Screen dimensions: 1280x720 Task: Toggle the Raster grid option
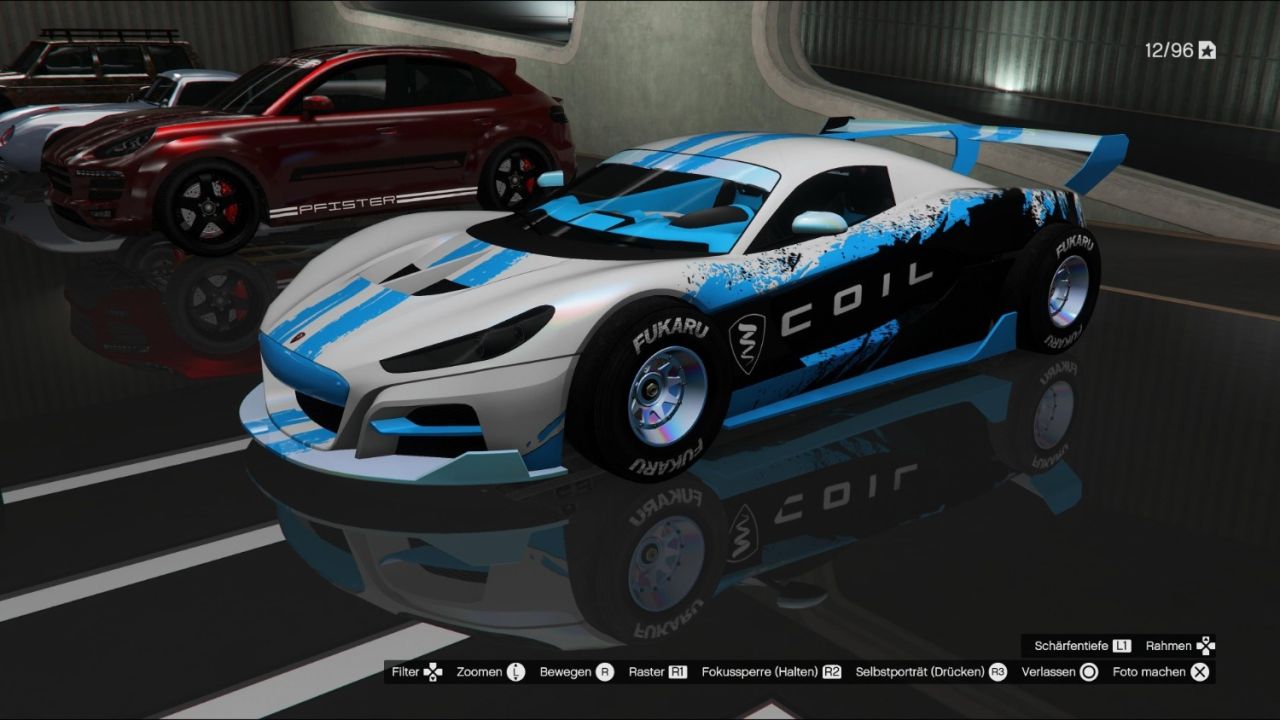click(657, 672)
